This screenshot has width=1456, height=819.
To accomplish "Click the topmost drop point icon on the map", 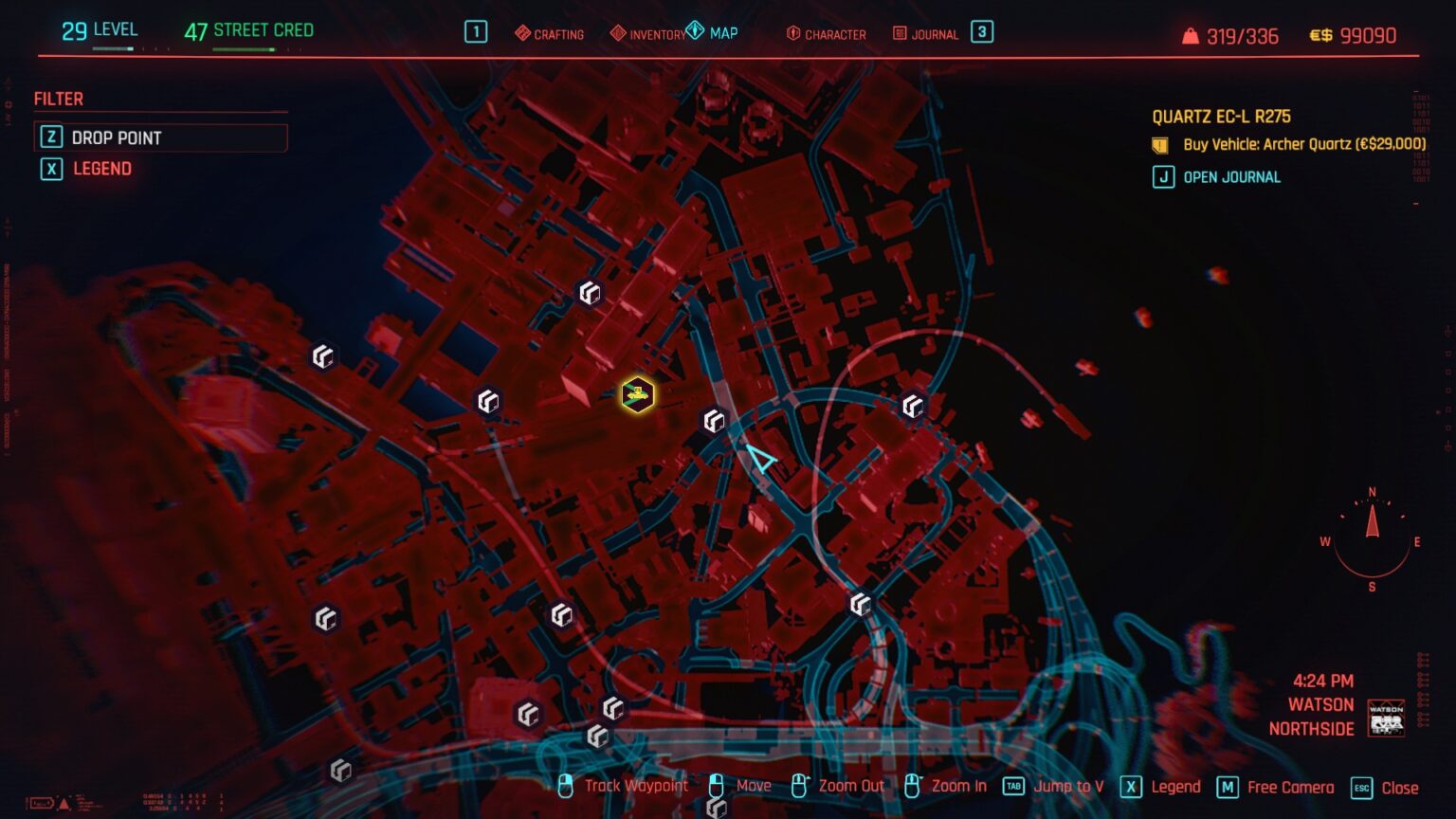I will [589, 294].
